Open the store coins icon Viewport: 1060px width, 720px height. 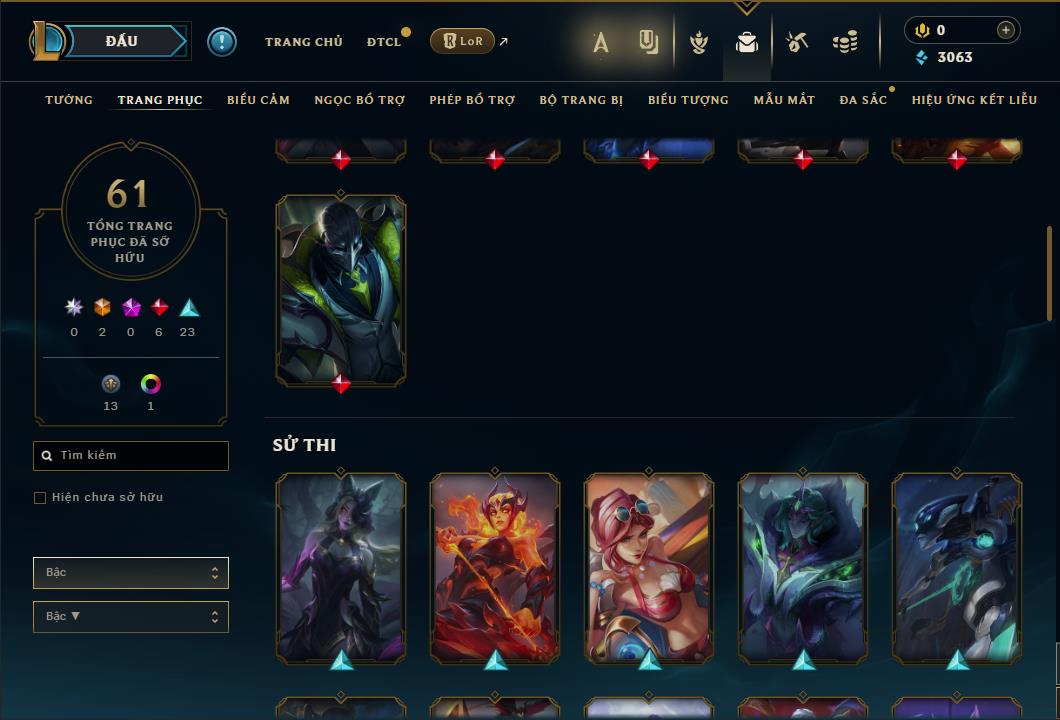tap(845, 43)
